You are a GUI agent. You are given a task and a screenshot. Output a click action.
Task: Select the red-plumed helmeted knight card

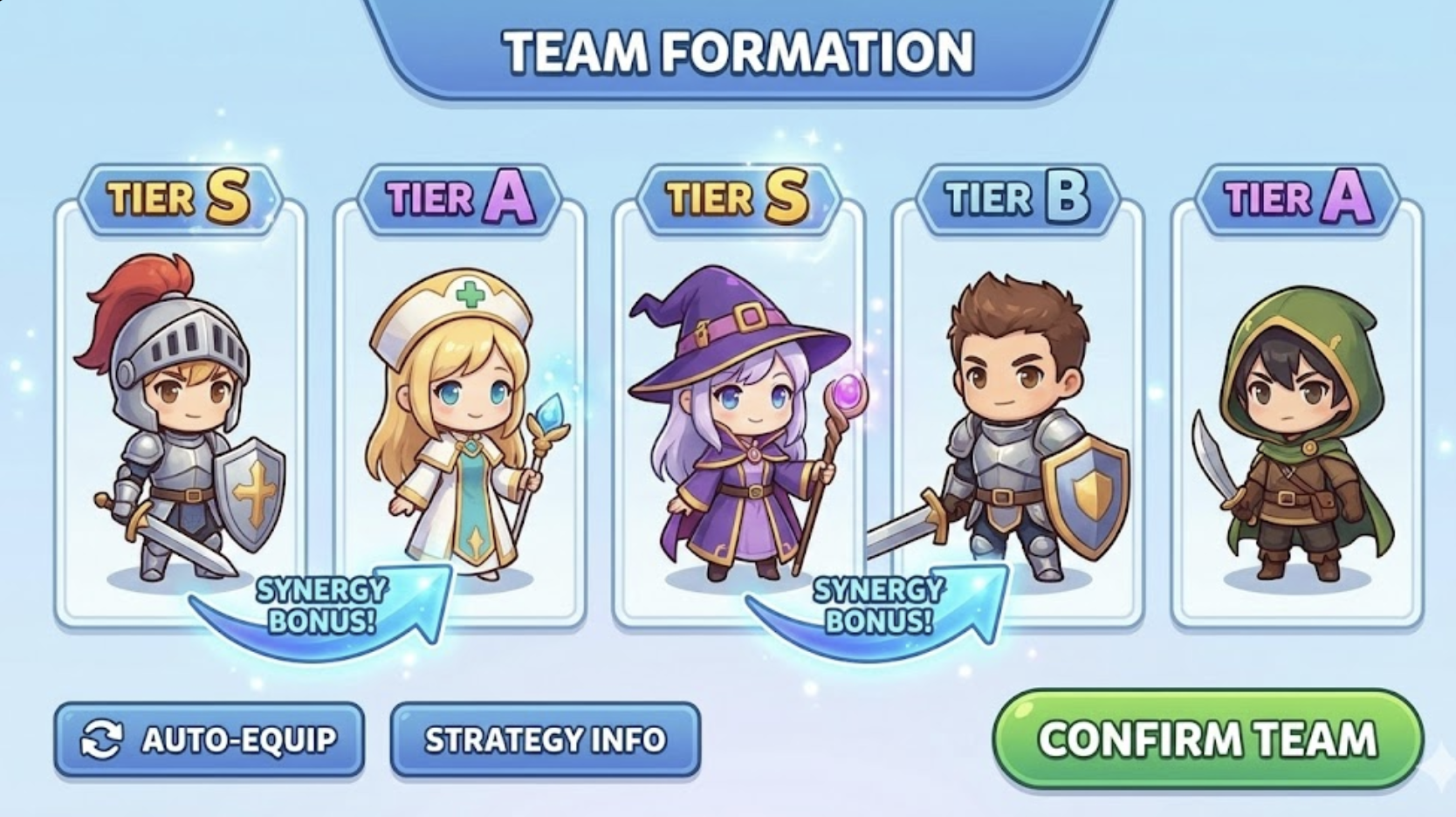[x=179, y=410]
